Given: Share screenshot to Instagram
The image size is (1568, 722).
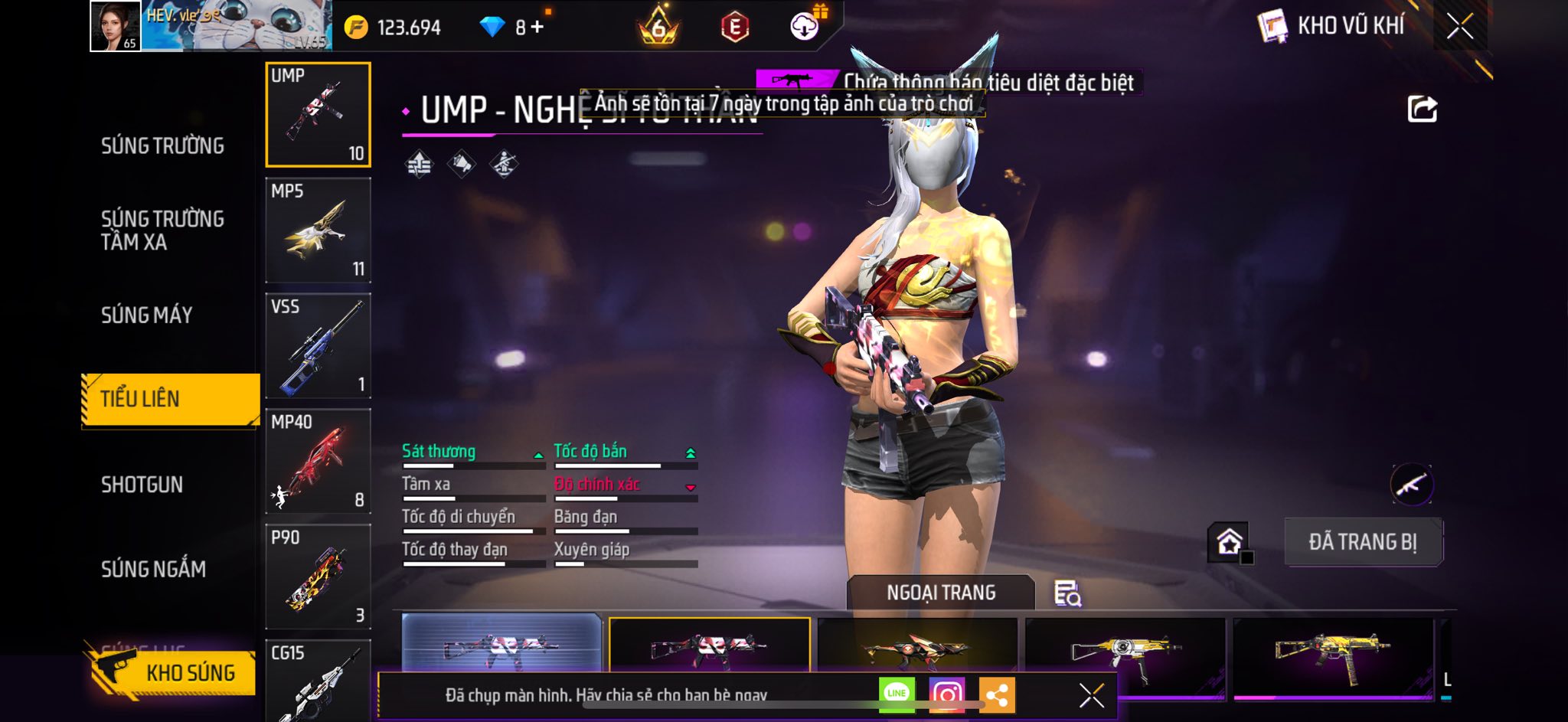Looking at the screenshot, I should coord(946,694).
